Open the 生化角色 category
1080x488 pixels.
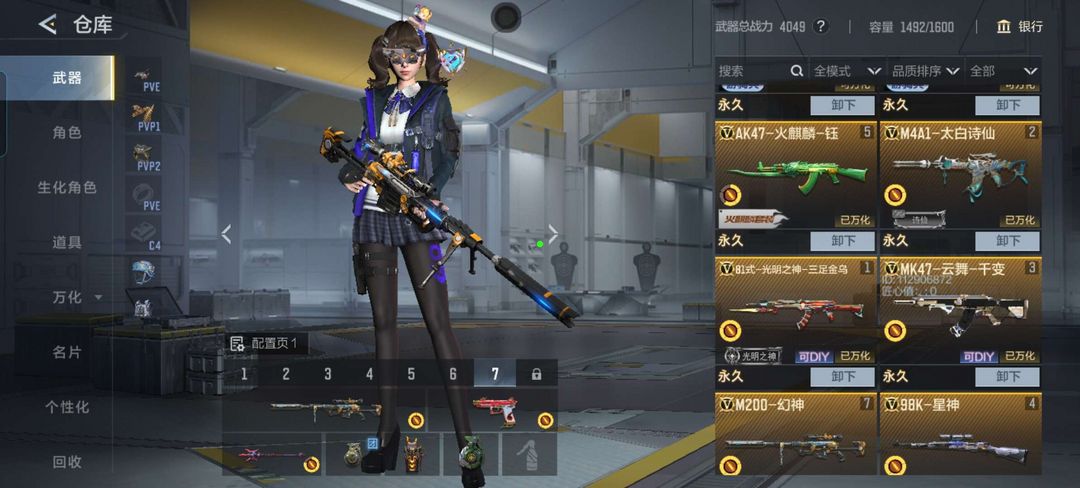(x=66, y=187)
